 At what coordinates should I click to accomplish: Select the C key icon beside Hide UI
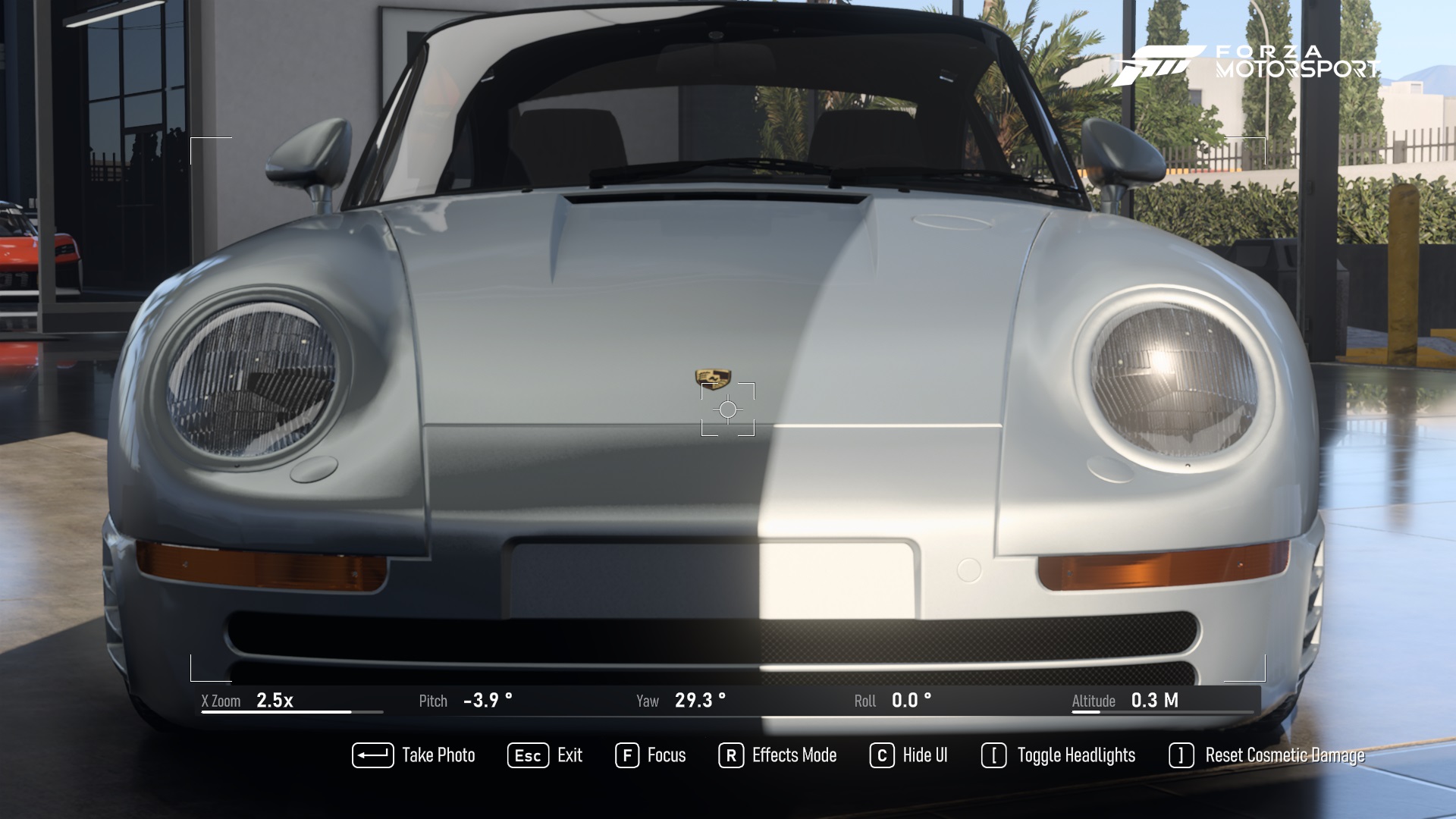coord(881,755)
